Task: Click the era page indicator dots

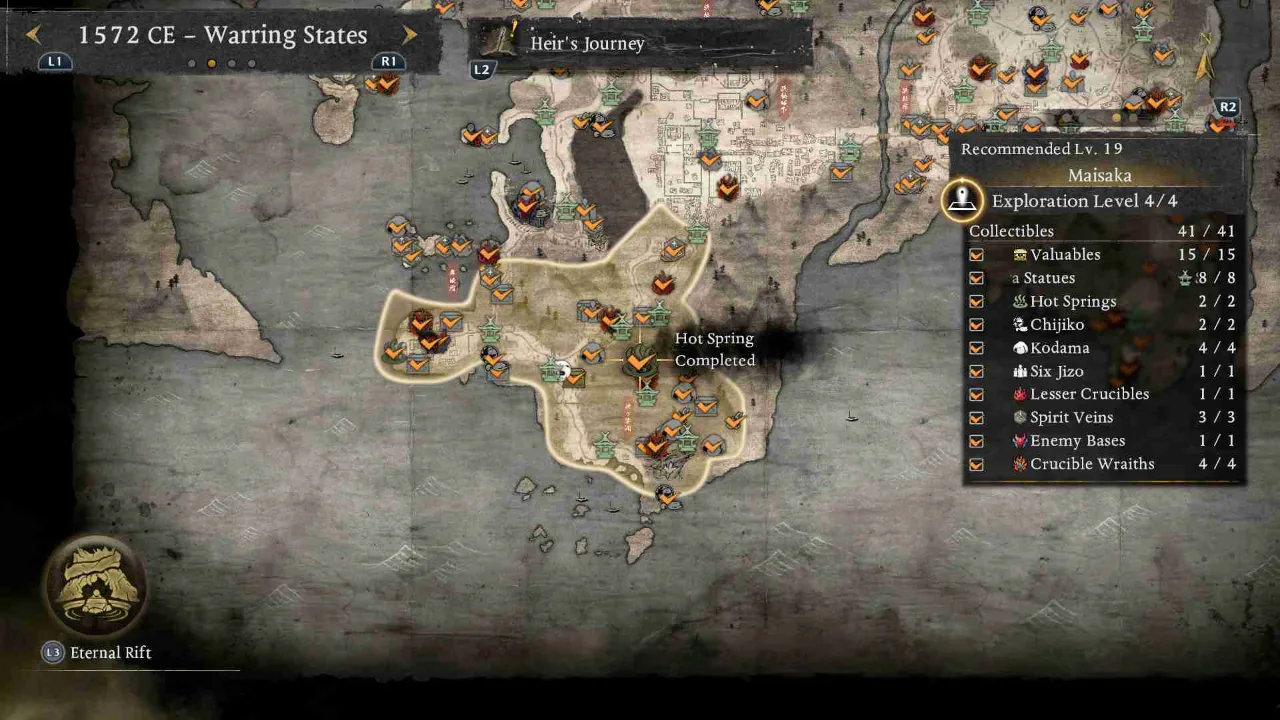Action: [x=222, y=62]
